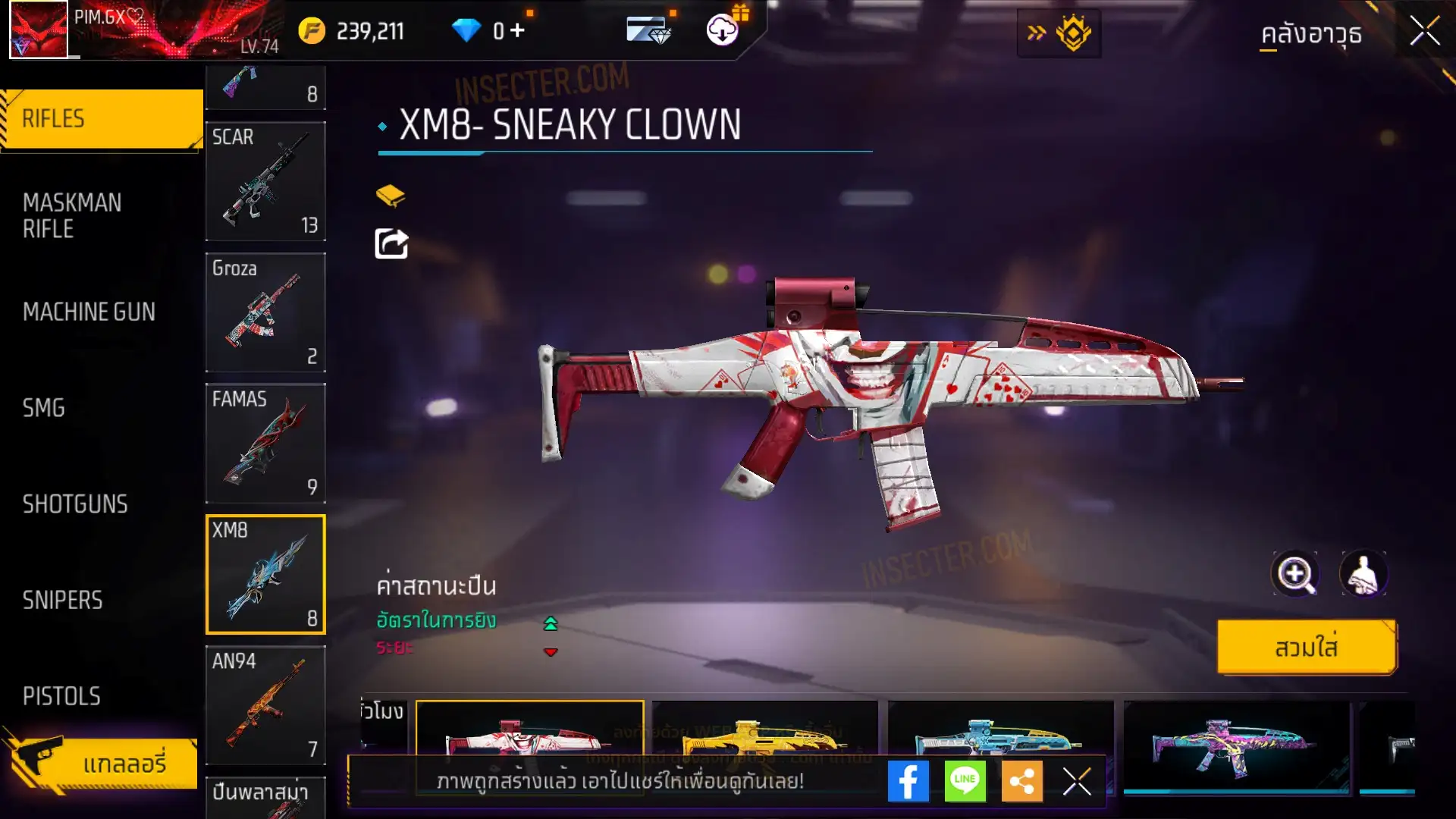Choose the Groza weapon tile

click(265, 312)
